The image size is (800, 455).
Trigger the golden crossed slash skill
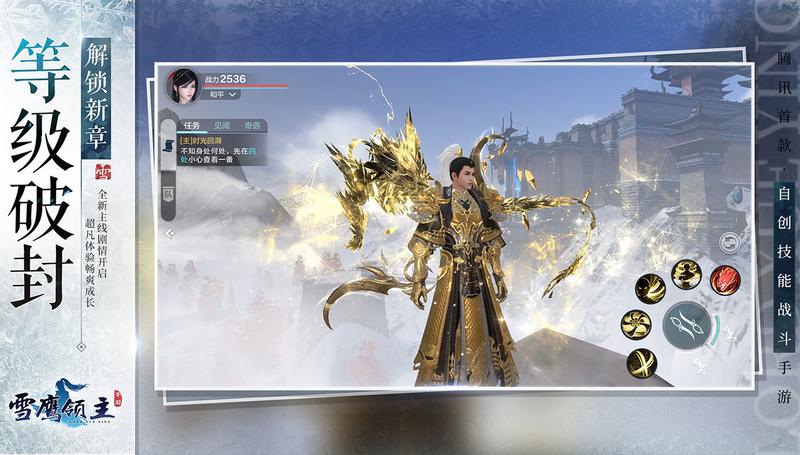point(642,361)
